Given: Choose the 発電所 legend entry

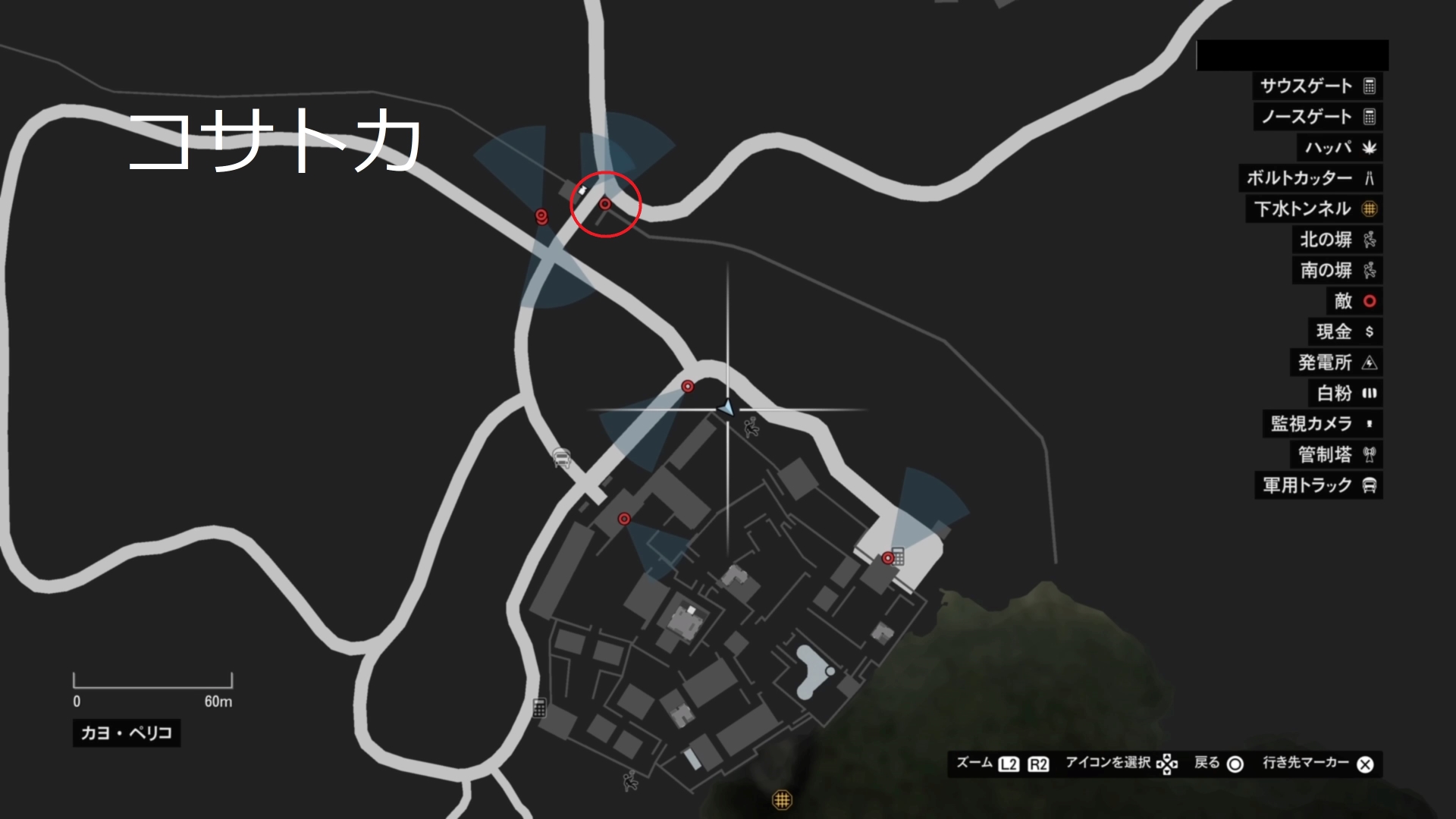Looking at the screenshot, I should [x=1336, y=362].
